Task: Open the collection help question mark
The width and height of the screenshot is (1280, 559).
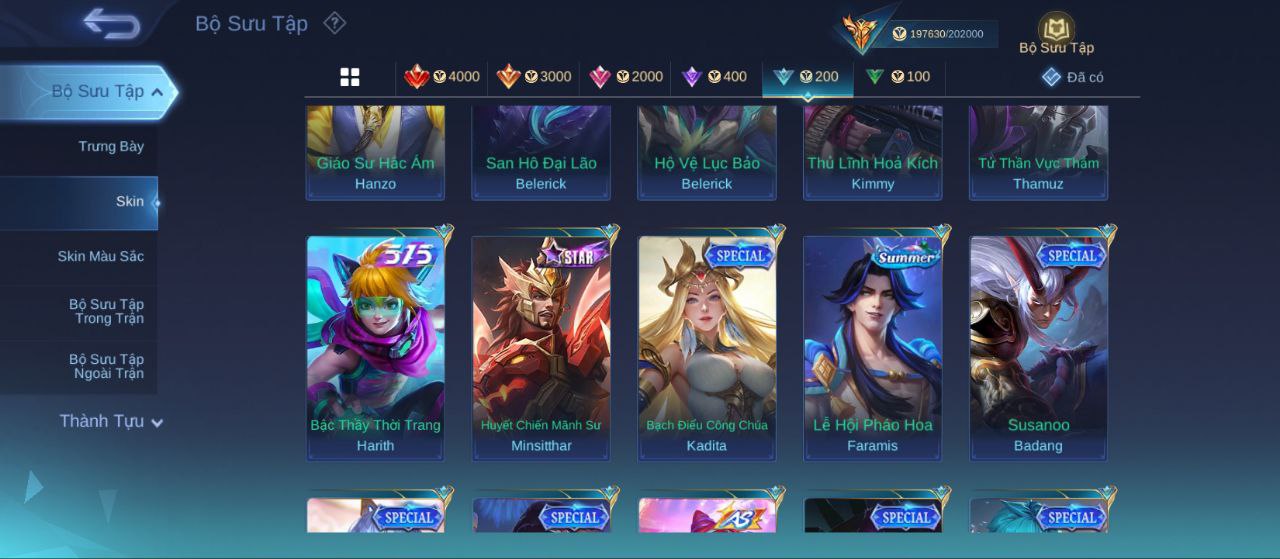Action: point(335,23)
